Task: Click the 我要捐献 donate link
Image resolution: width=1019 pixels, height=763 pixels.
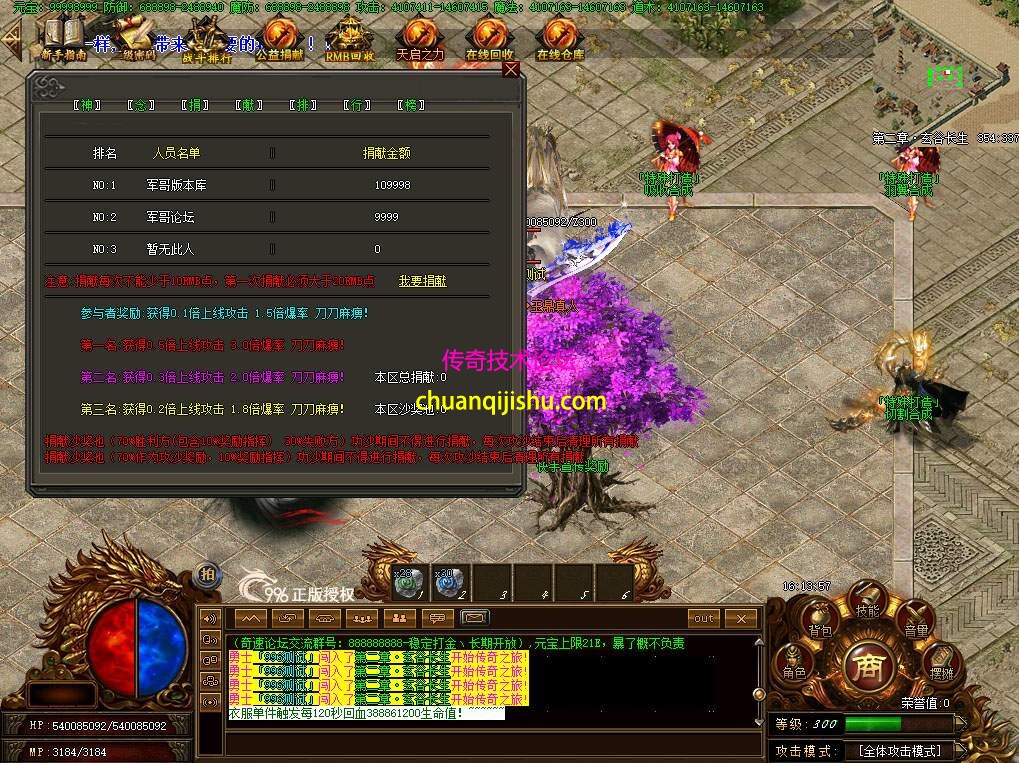Action: coord(422,281)
